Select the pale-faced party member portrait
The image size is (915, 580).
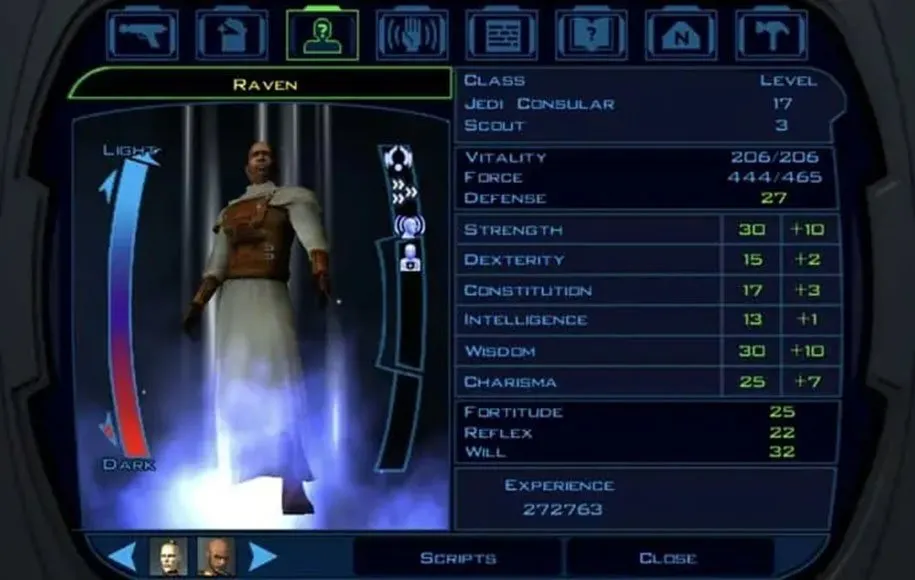(168, 556)
